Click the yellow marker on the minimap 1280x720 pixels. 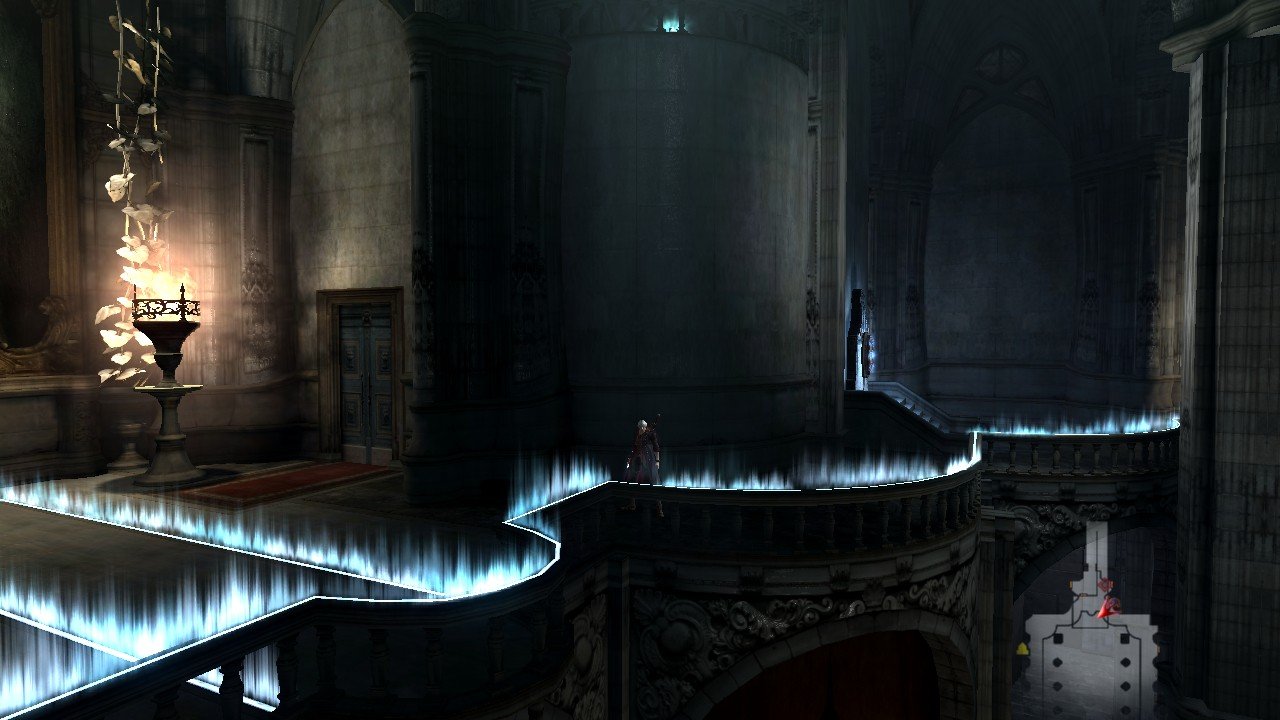click(1022, 649)
